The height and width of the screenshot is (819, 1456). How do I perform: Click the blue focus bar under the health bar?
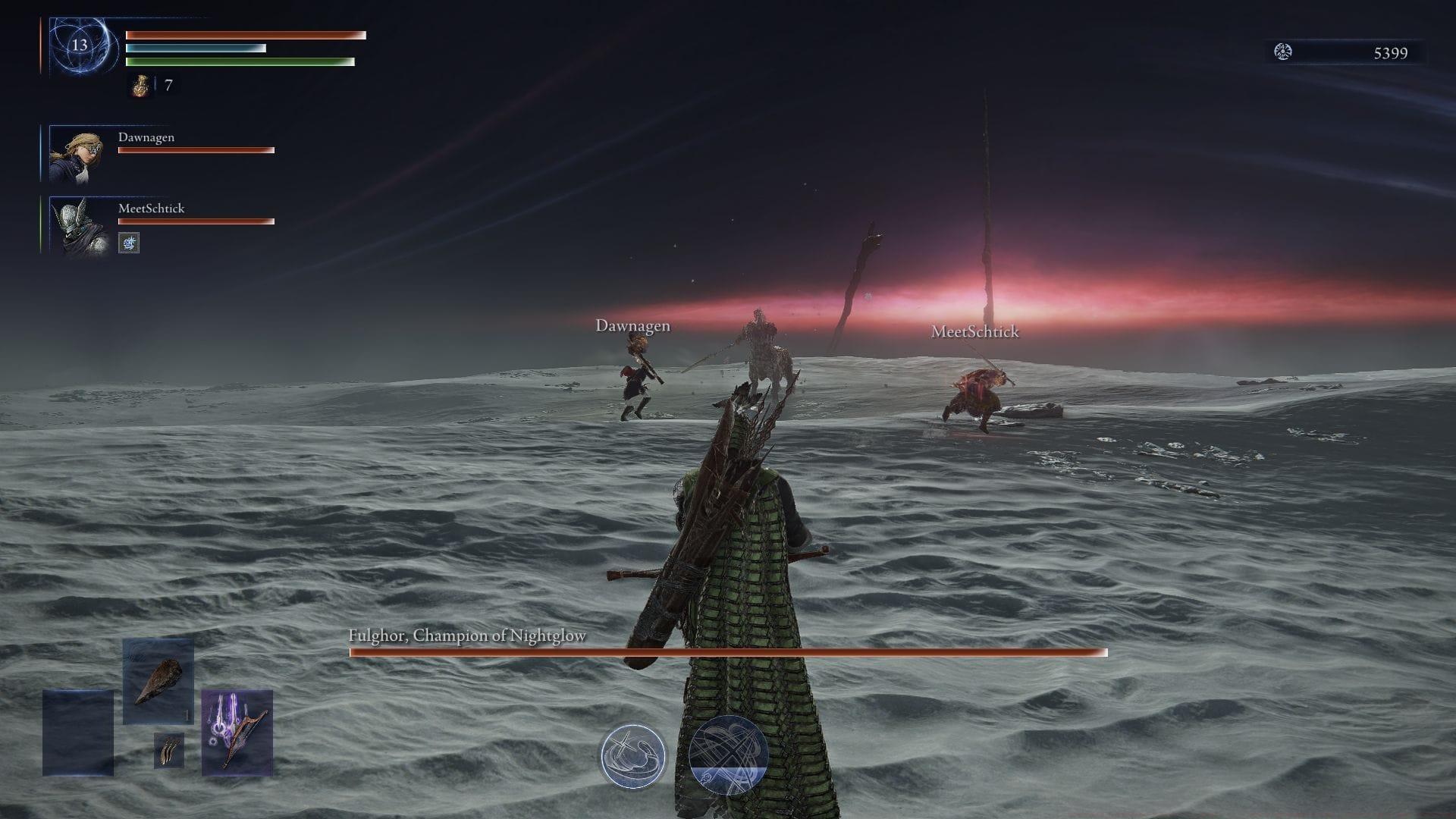(193, 47)
